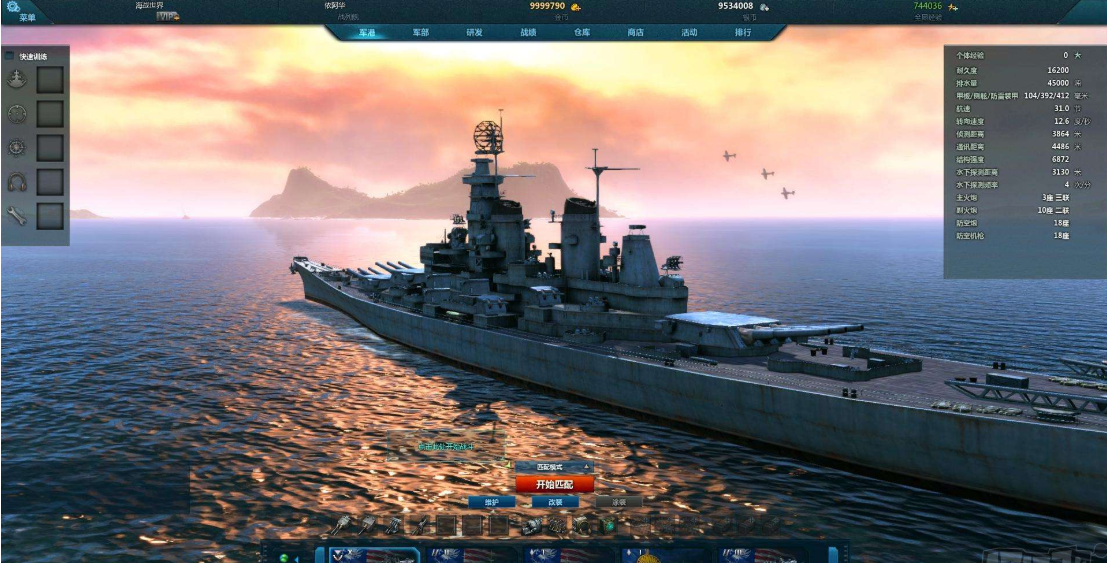The width and height of the screenshot is (1107, 563).
Task: Show the 战绩 battle record tab
Action: point(528,32)
